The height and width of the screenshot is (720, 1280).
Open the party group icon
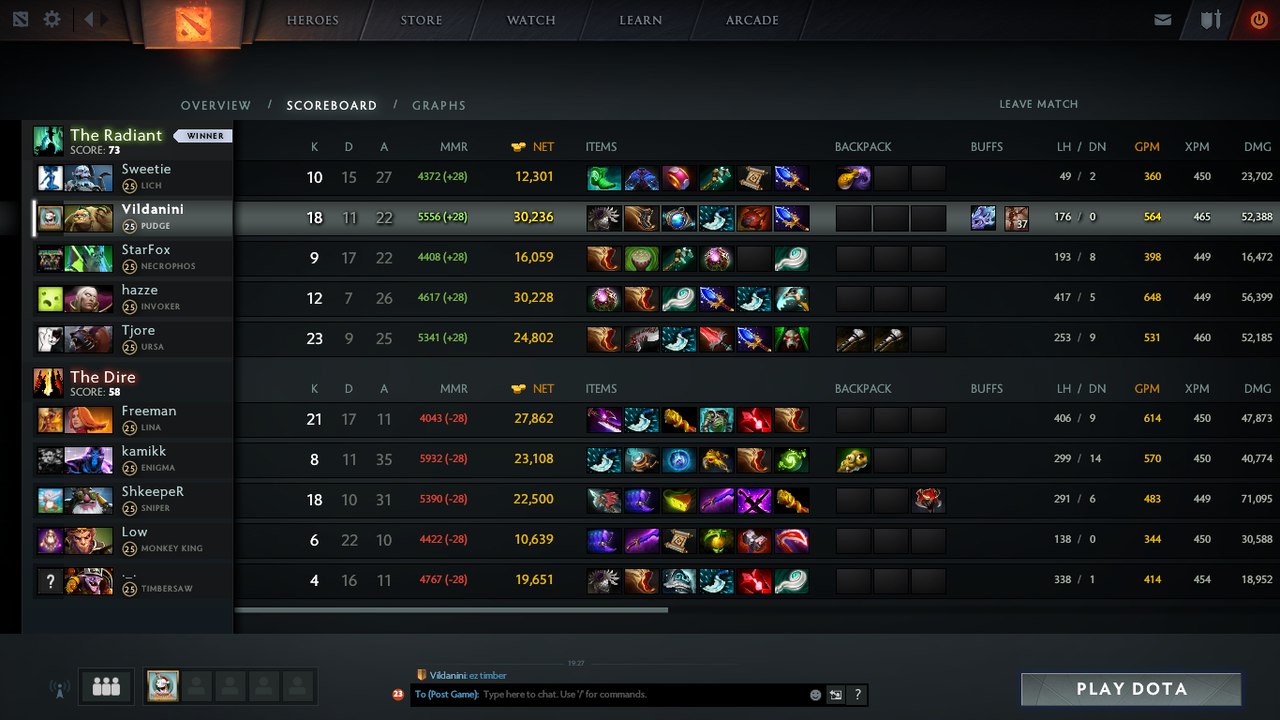click(106, 687)
